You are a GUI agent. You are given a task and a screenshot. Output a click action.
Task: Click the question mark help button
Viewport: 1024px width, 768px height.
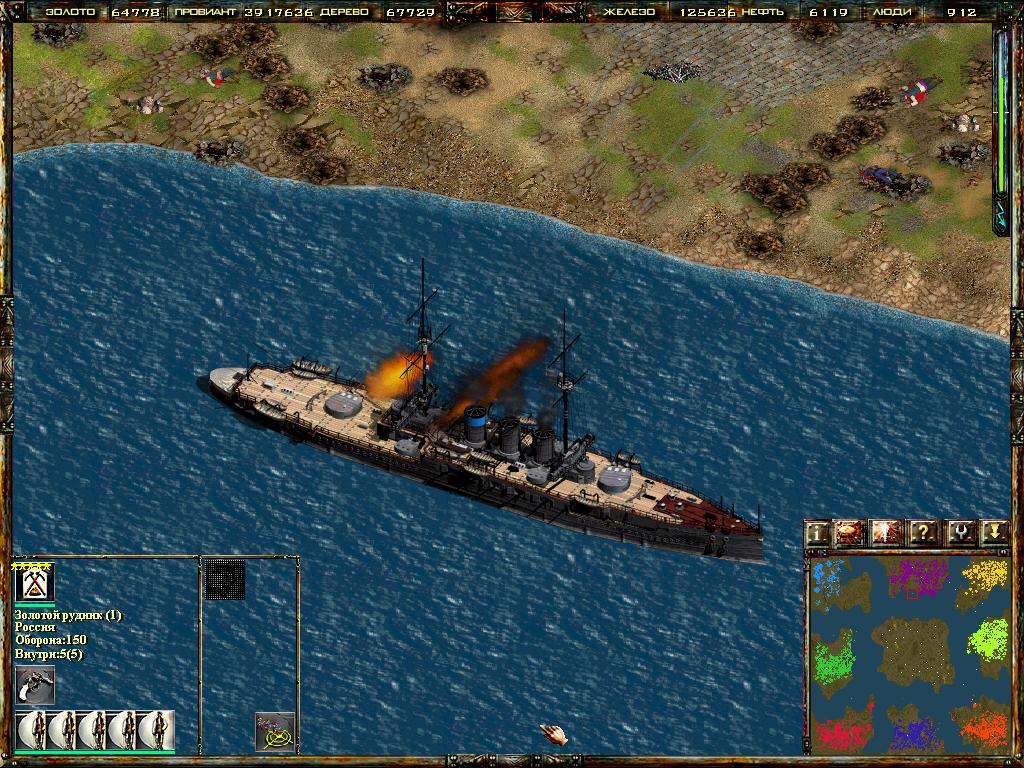pos(923,533)
